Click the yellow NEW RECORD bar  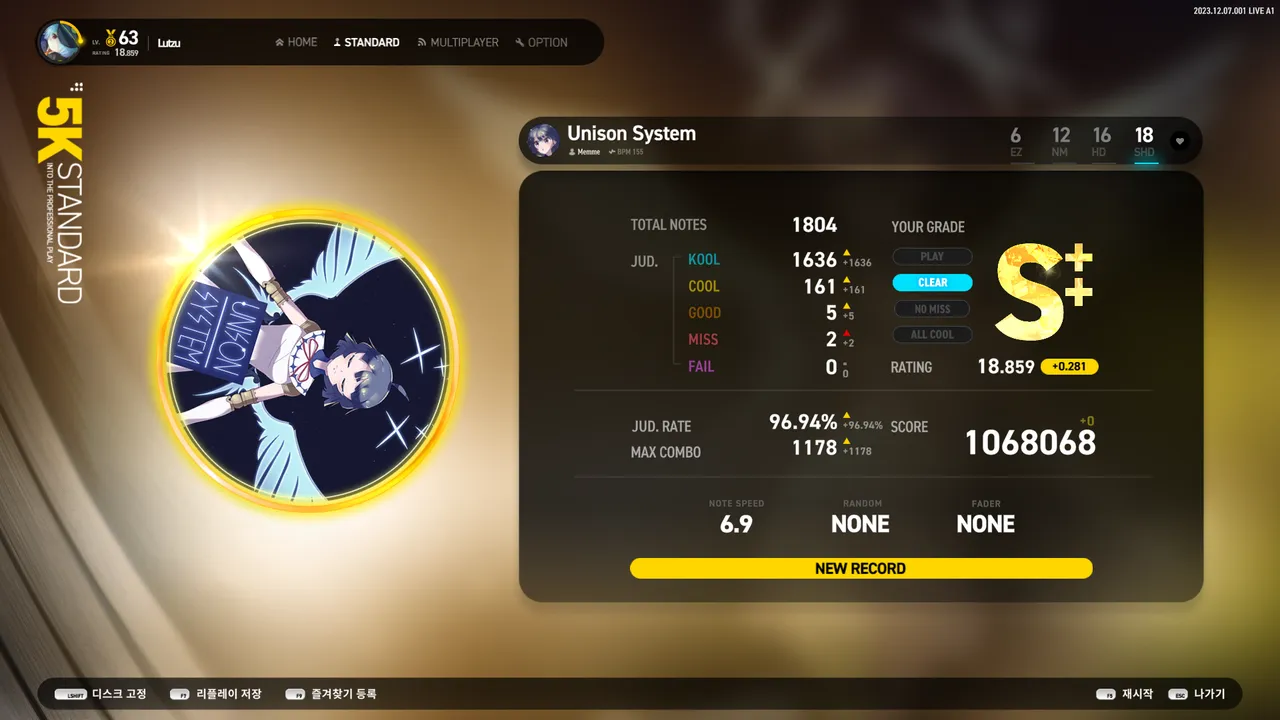(860, 568)
